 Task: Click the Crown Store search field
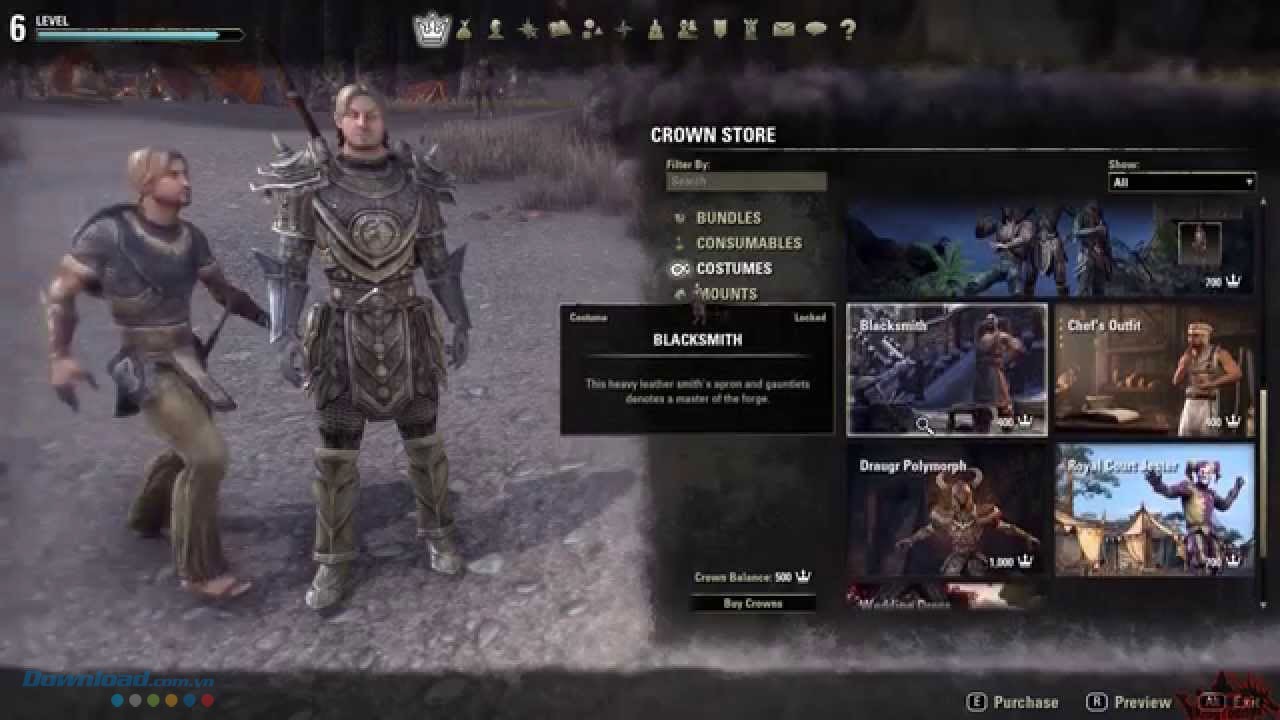tap(746, 181)
